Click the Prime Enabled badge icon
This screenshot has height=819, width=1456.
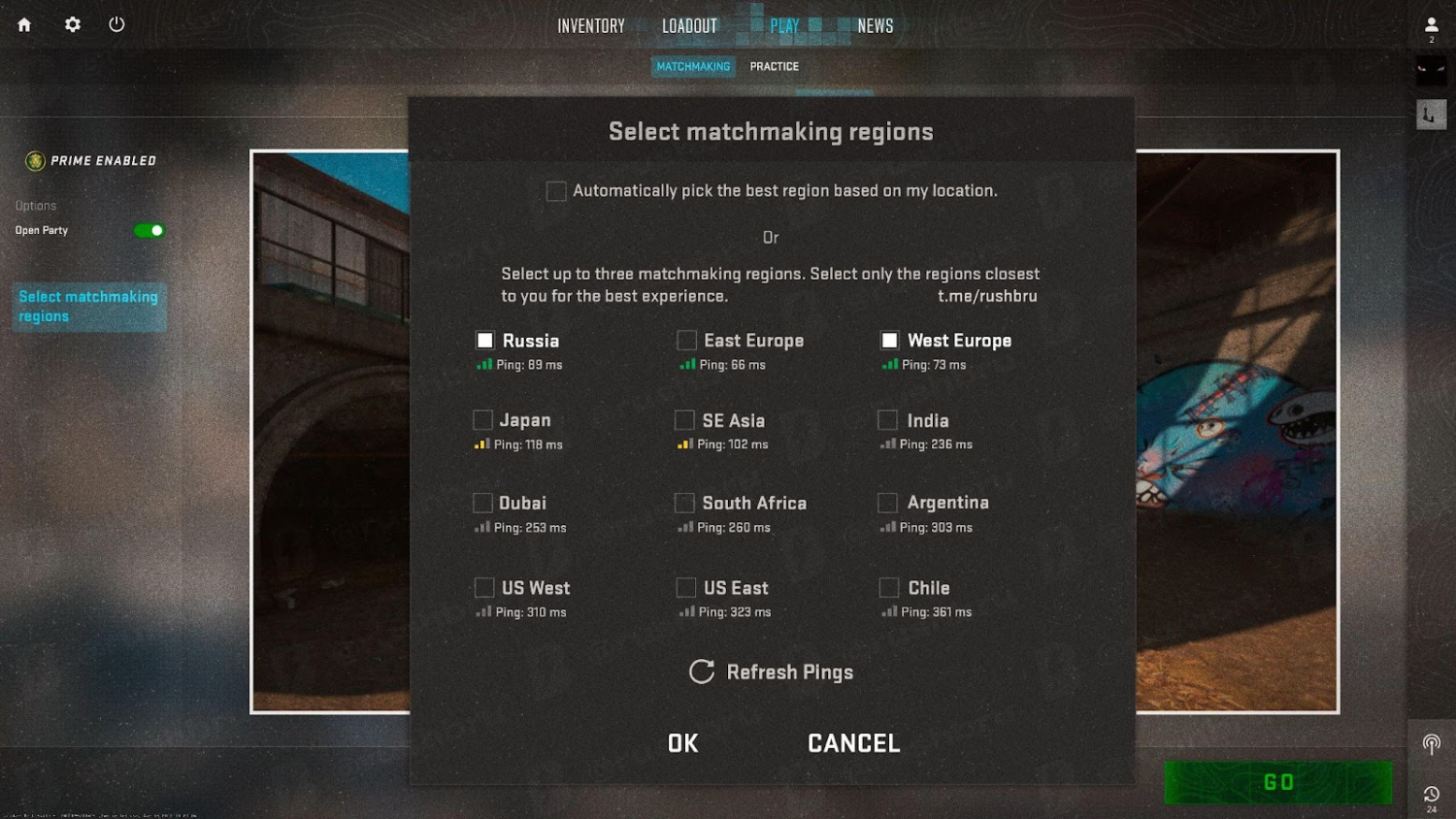[36, 160]
